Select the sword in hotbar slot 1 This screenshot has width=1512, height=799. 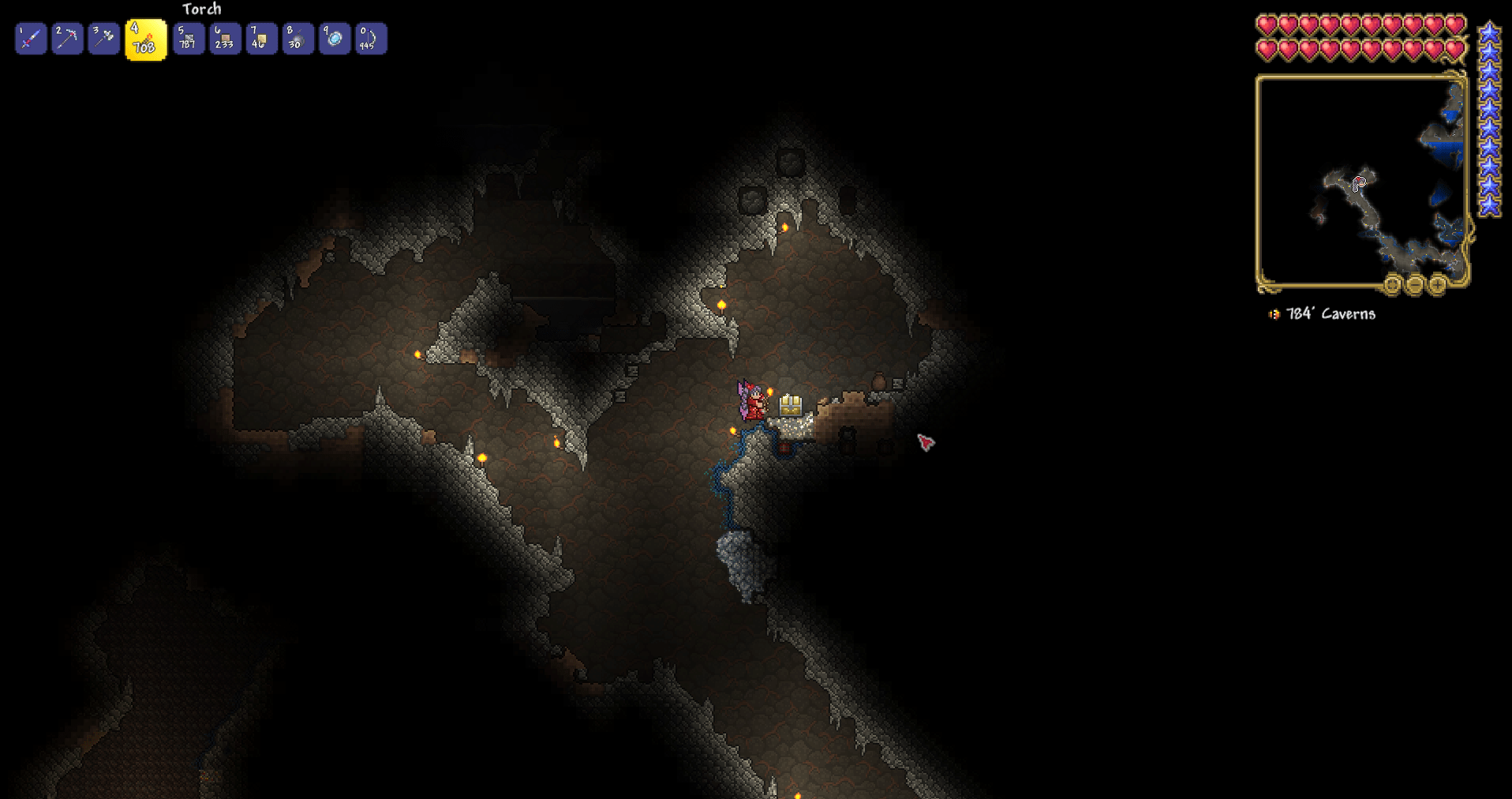click(30, 38)
